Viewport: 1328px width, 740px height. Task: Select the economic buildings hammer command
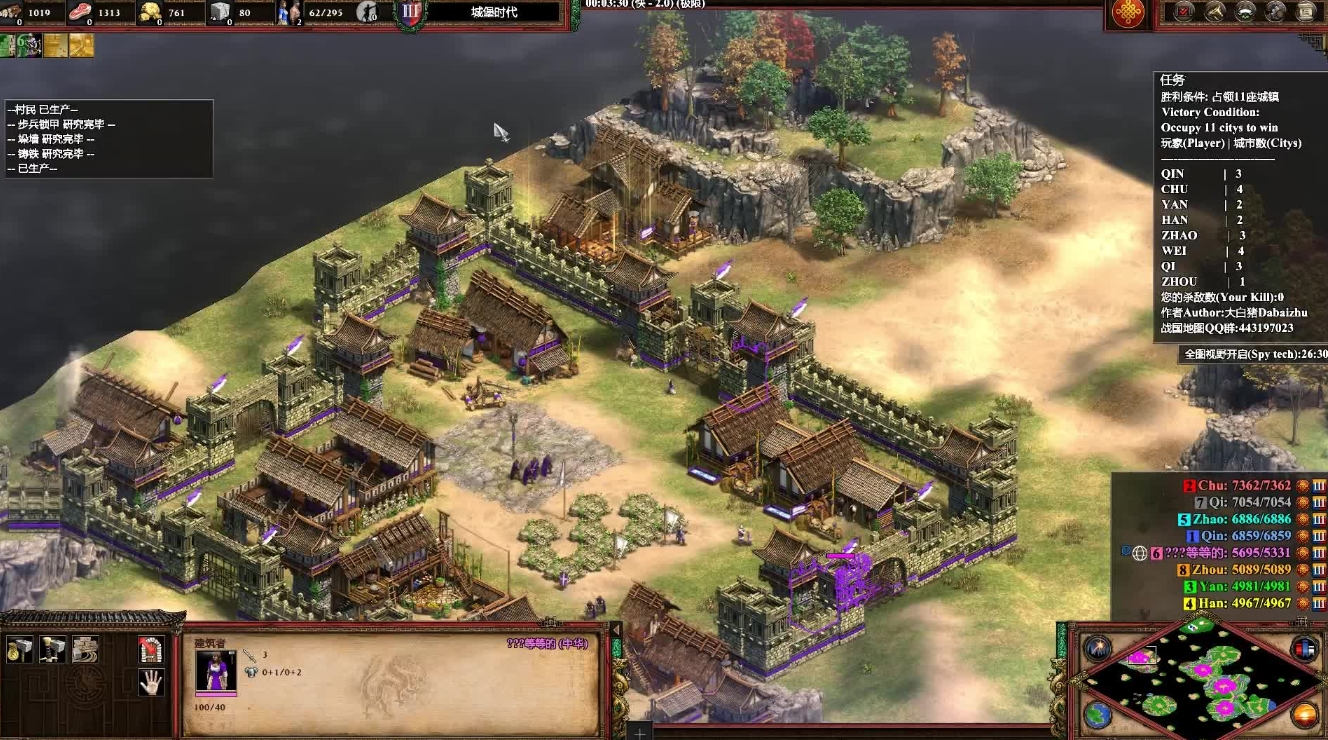tap(19, 650)
